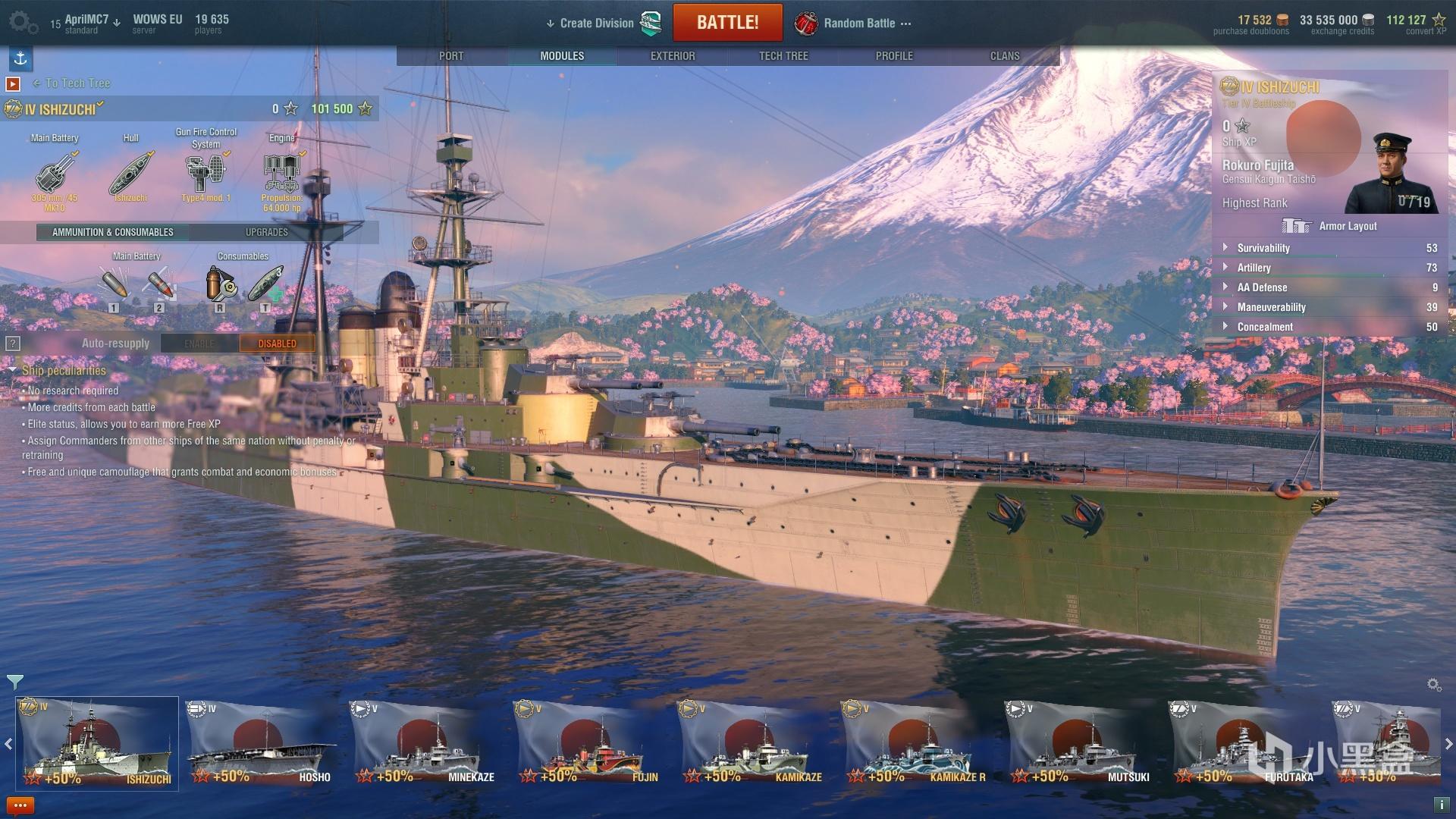Select the Hosho ship in the carousel
The image size is (1456, 819).
pos(259,745)
